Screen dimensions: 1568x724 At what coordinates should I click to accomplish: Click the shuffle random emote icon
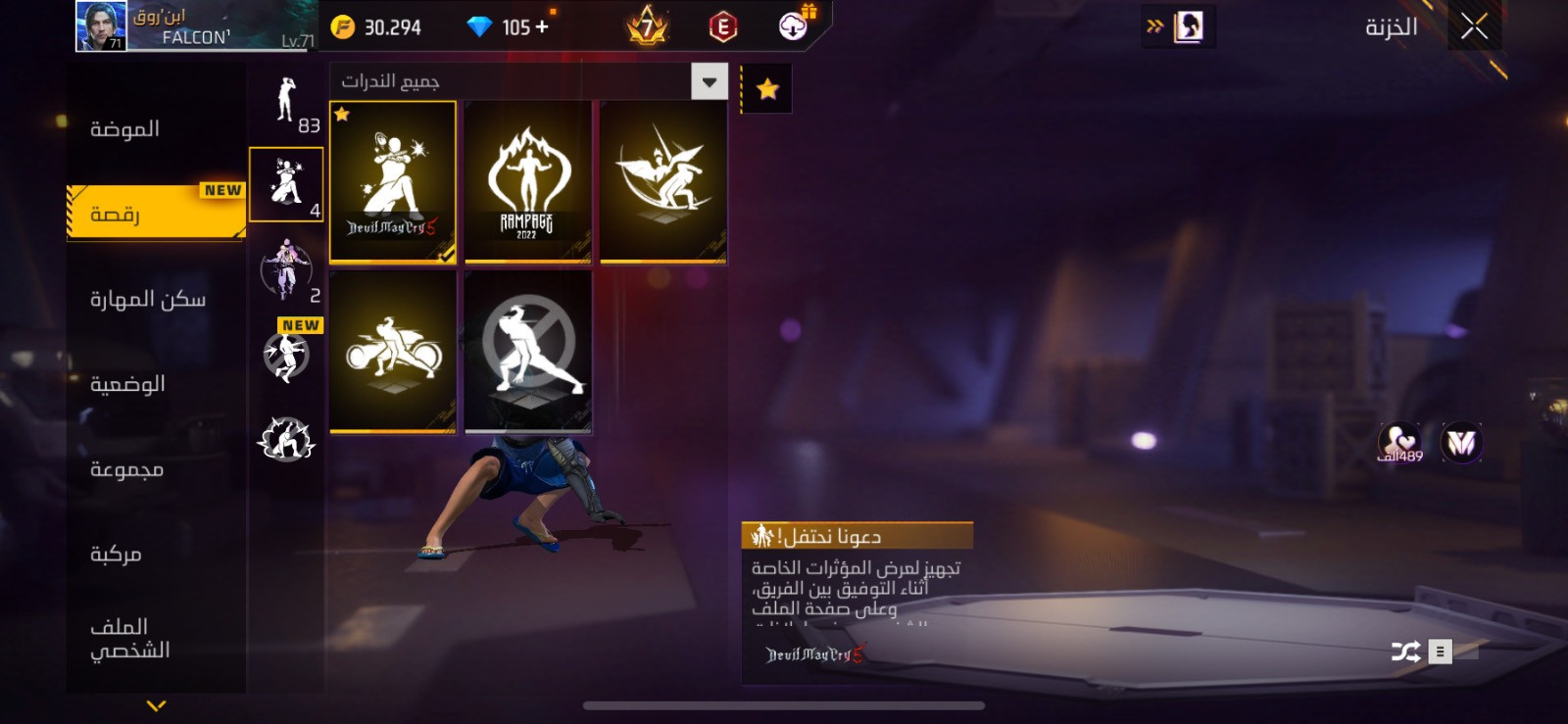1405,652
